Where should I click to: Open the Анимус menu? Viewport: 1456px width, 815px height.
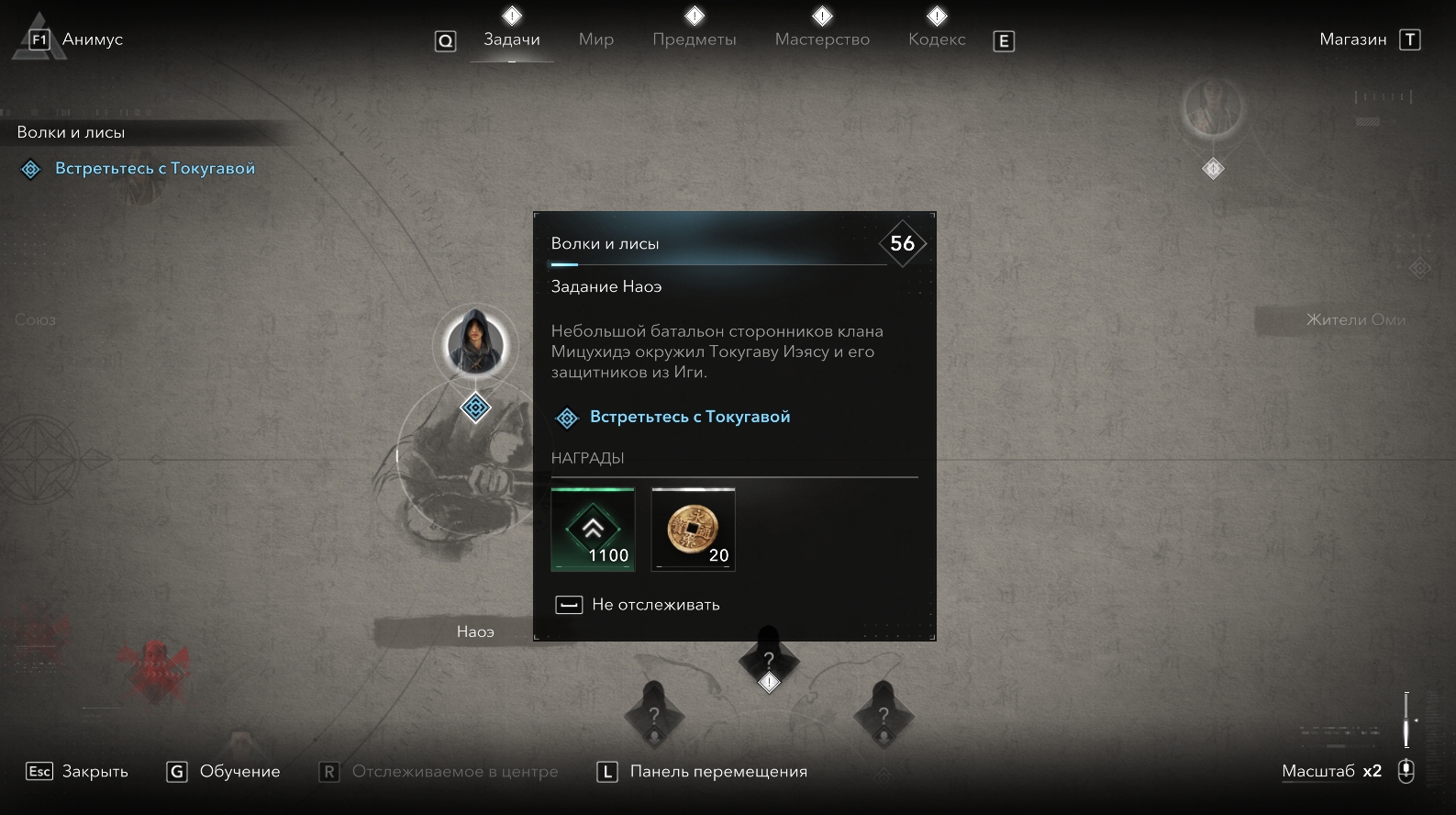[91, 39]
